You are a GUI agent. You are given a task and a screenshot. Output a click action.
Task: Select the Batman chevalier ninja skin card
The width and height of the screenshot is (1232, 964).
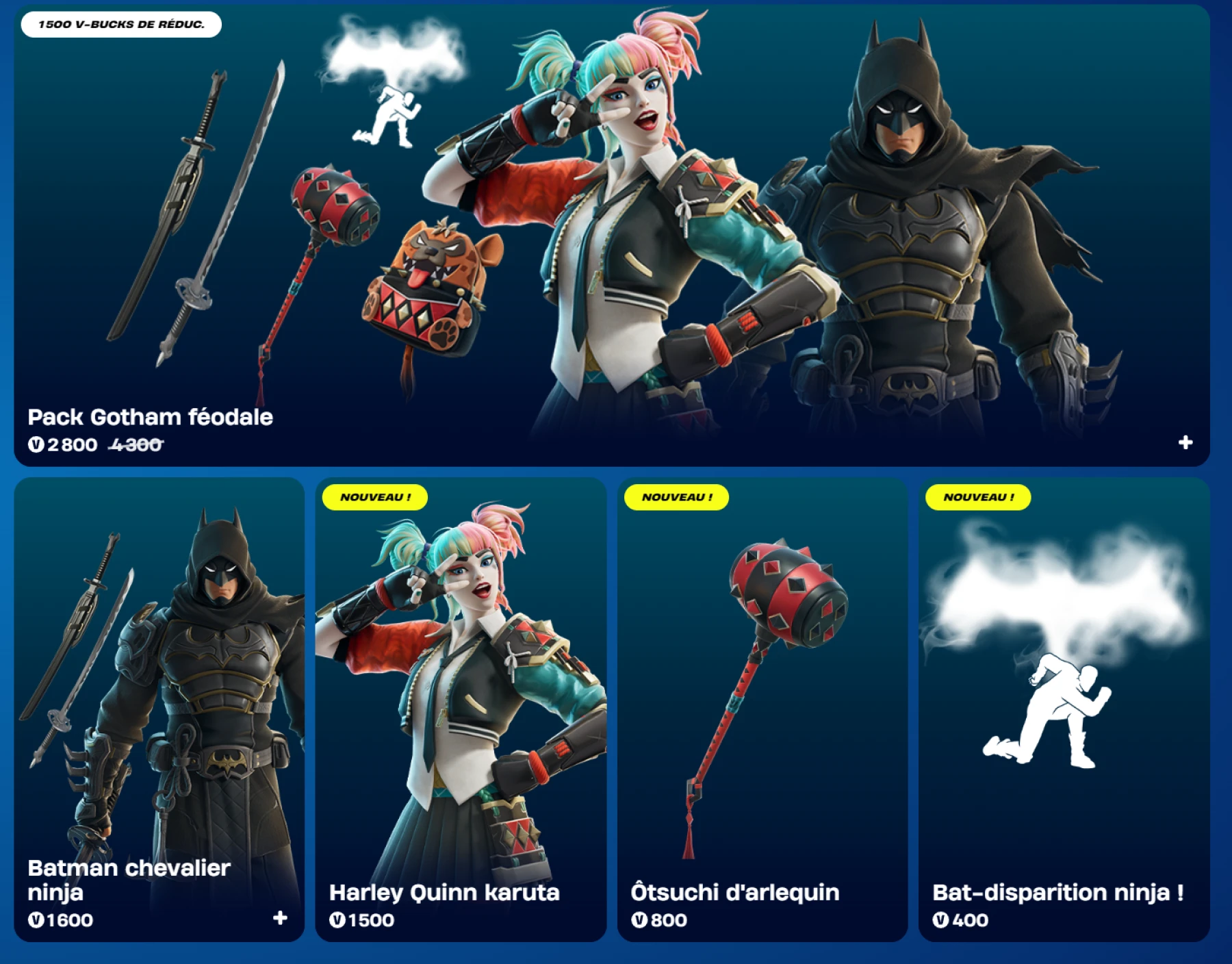(x=157, y=685)
